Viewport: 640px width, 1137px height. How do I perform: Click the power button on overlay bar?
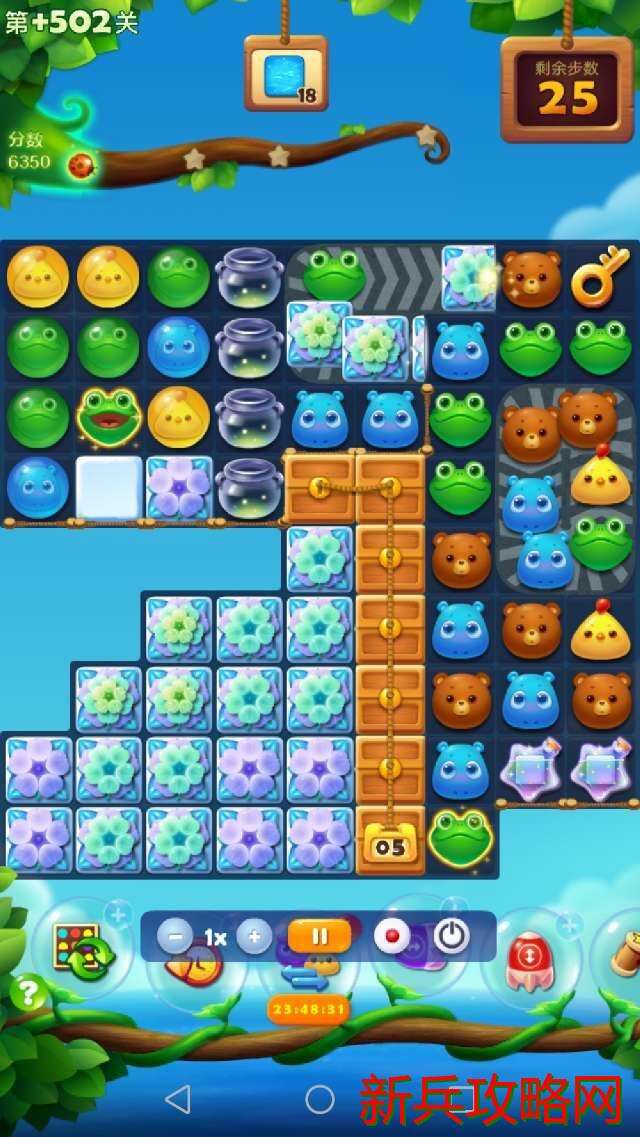(x=452, y=937)
